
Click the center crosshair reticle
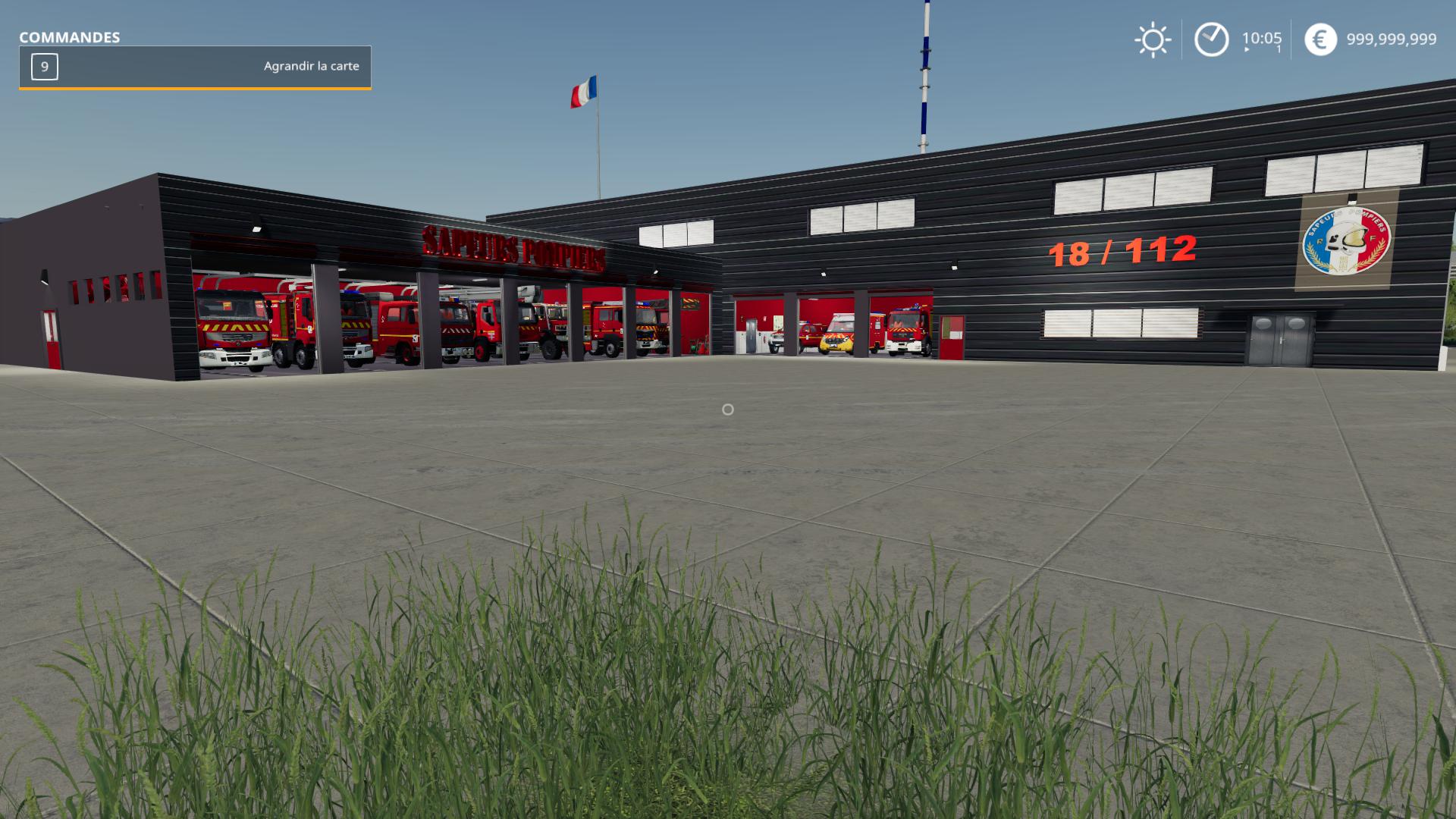(728, 409)
